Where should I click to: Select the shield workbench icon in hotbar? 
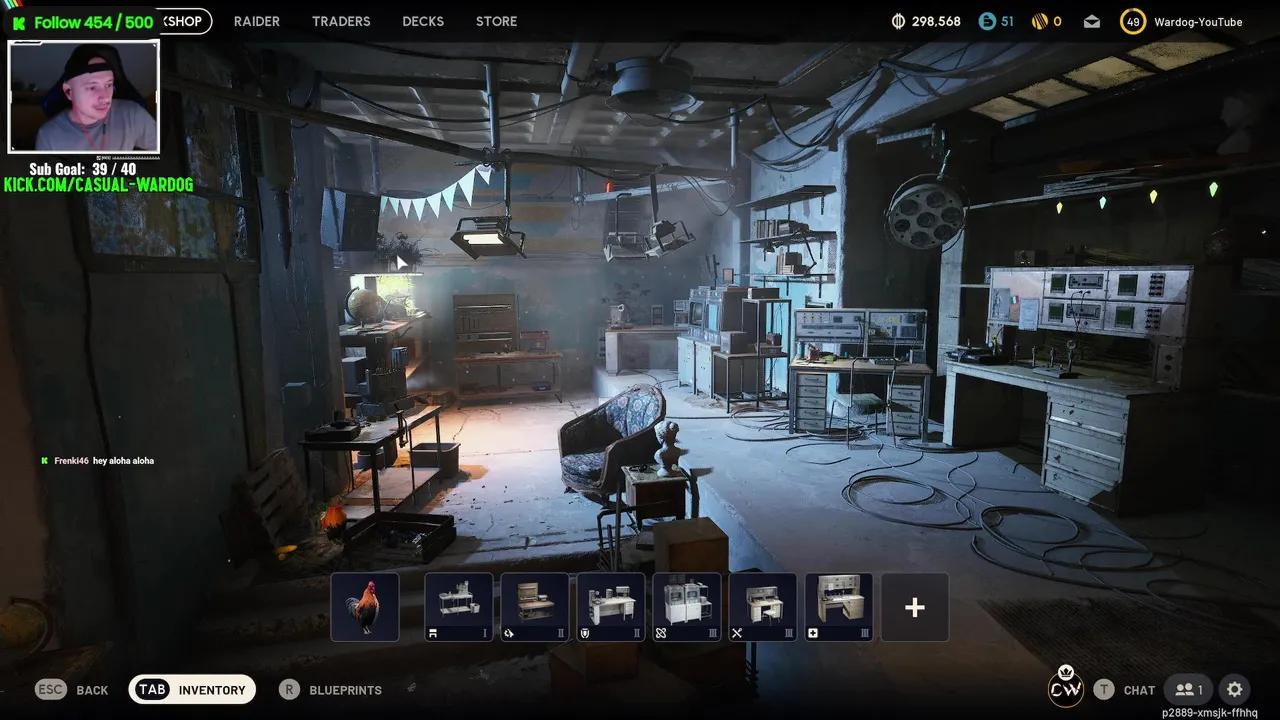(x=611, y=604)
